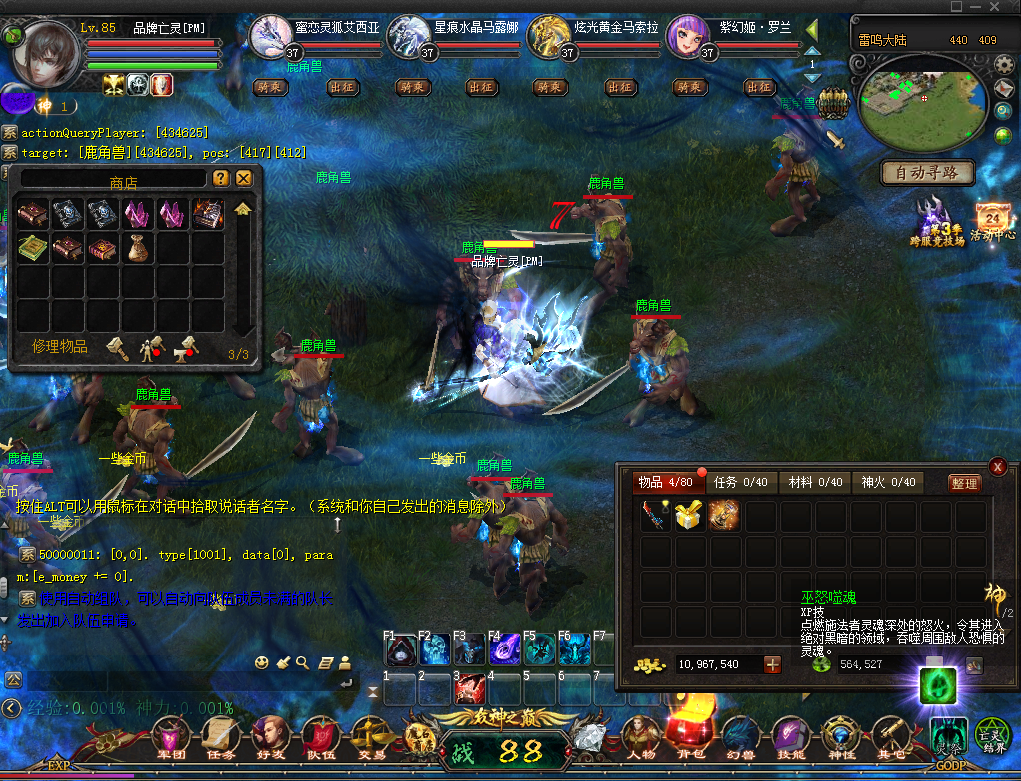The width and height of the screenshot is (1021, 781).
Task: Open the minimap gear settings icon
Action: click(x=1003, y=66)
